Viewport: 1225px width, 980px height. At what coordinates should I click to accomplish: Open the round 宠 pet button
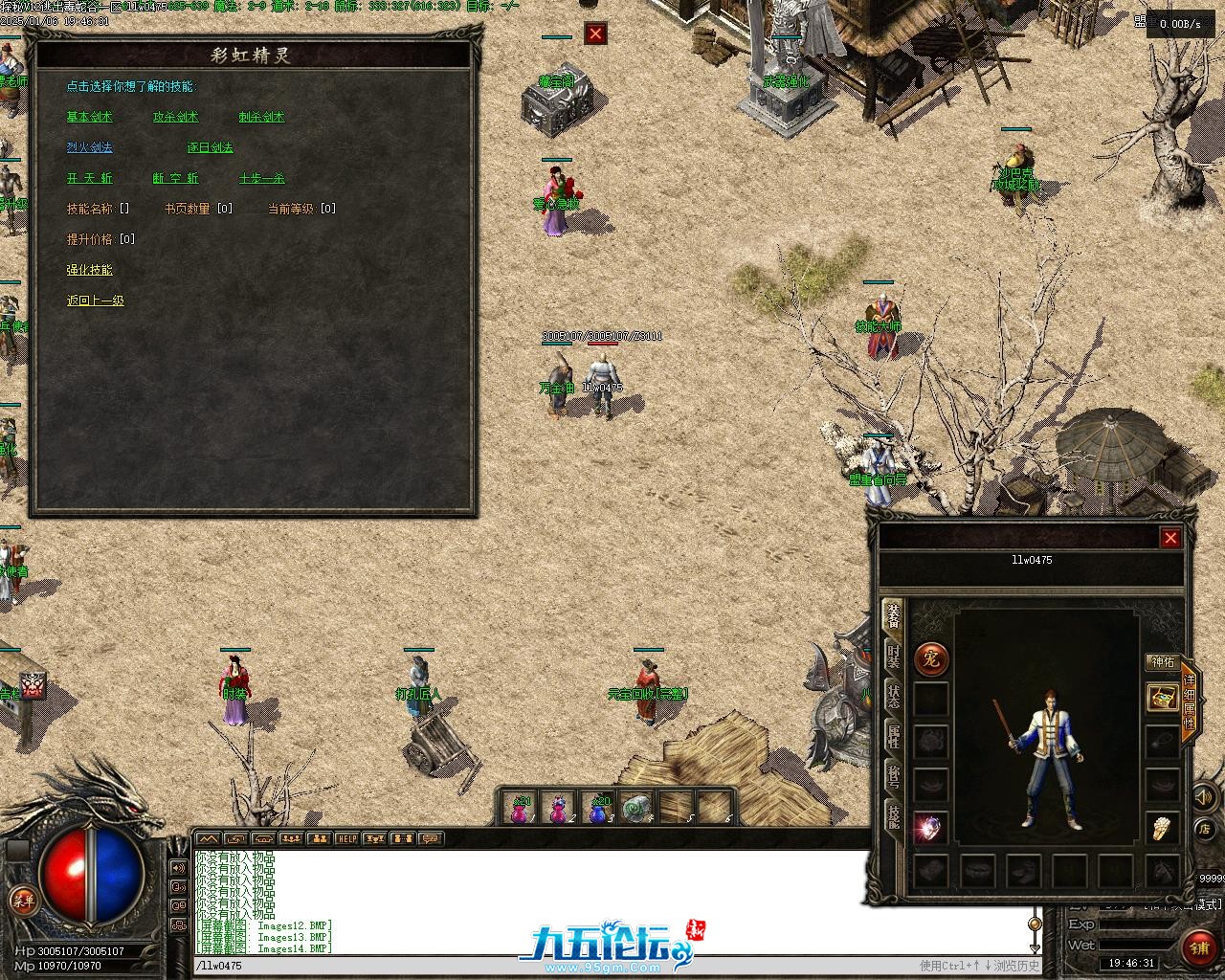coord(931,658)
